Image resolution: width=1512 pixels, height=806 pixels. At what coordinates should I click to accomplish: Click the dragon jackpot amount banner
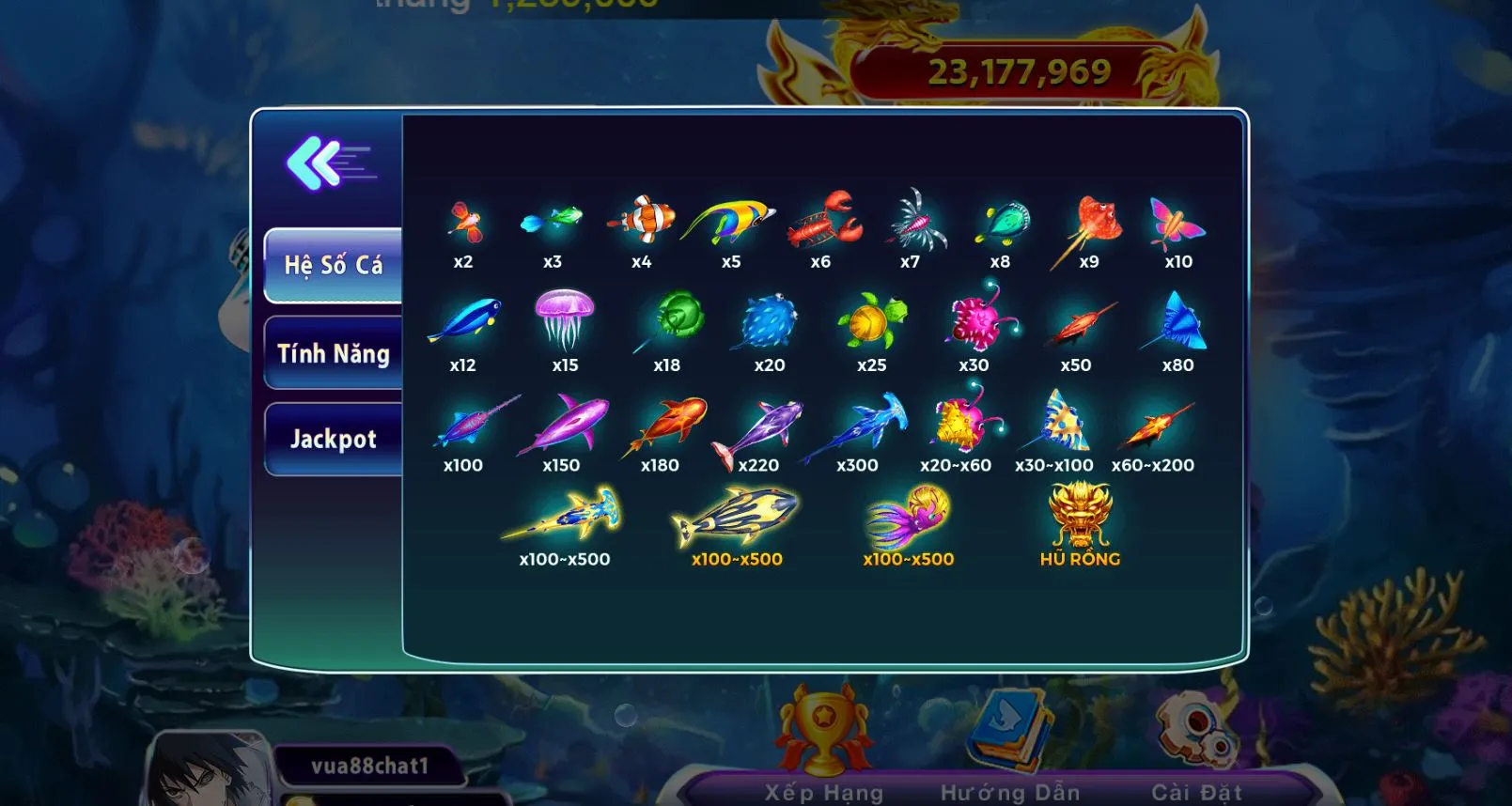coord(1019,72)
